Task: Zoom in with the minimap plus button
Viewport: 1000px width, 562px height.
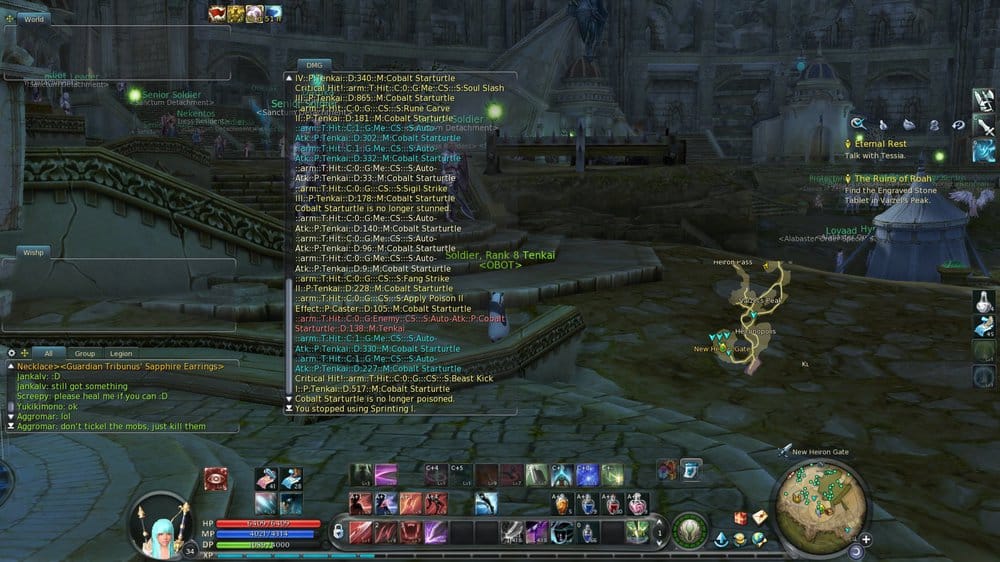Action: click(865, 539)
